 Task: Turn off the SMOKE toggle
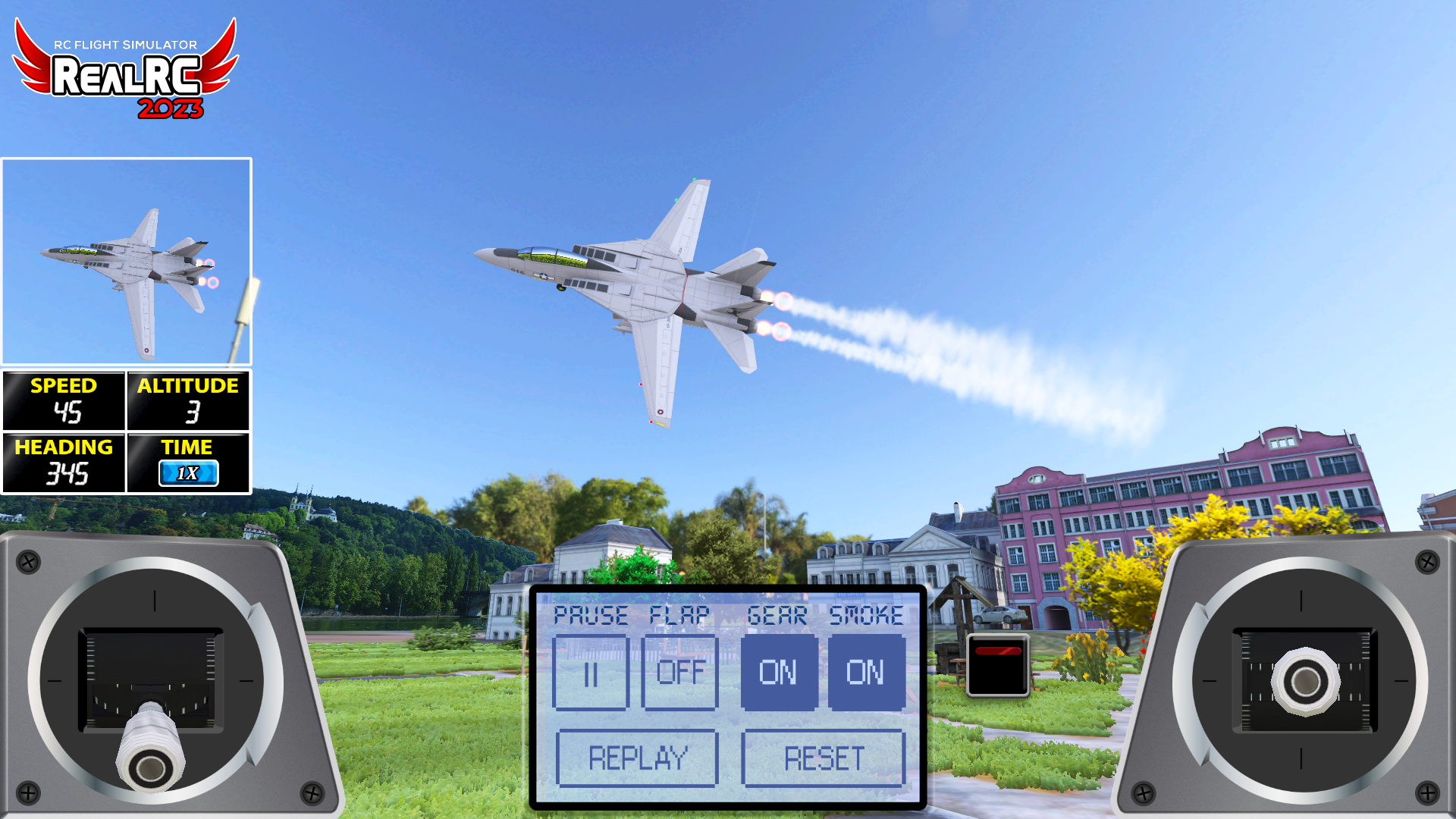(867, 673)
